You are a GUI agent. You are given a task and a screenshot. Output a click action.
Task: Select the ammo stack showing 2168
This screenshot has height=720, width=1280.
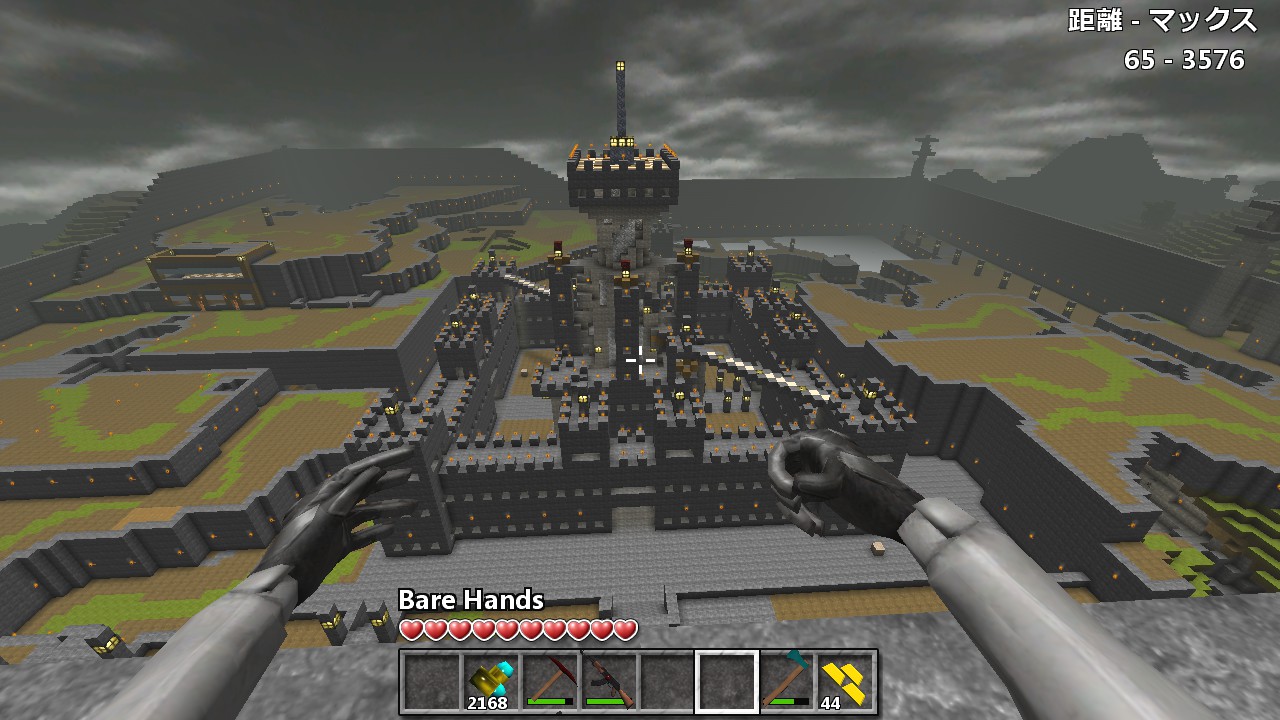tap(490, 683)
